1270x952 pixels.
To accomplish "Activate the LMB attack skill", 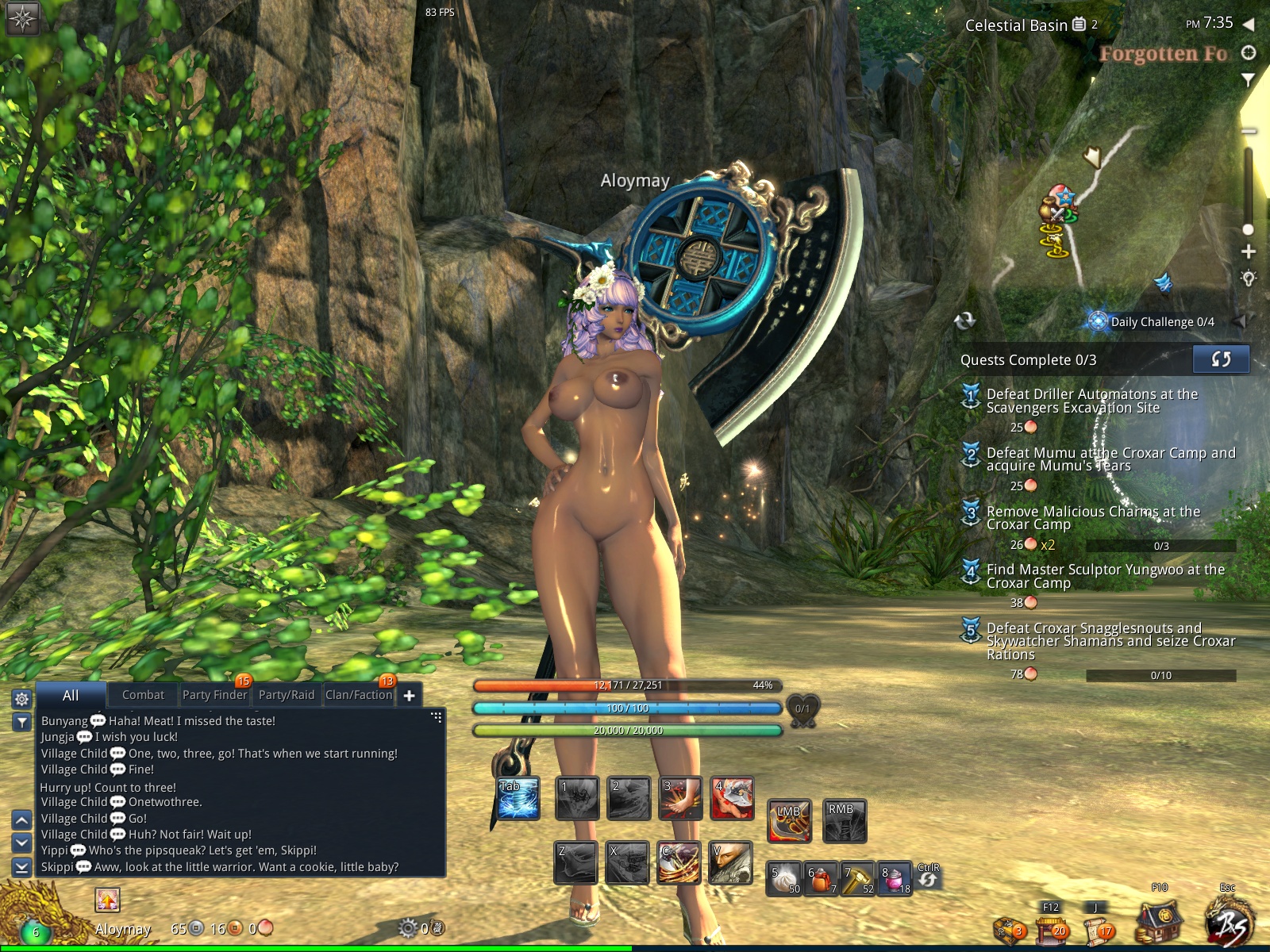I will [x=789, y=820].
